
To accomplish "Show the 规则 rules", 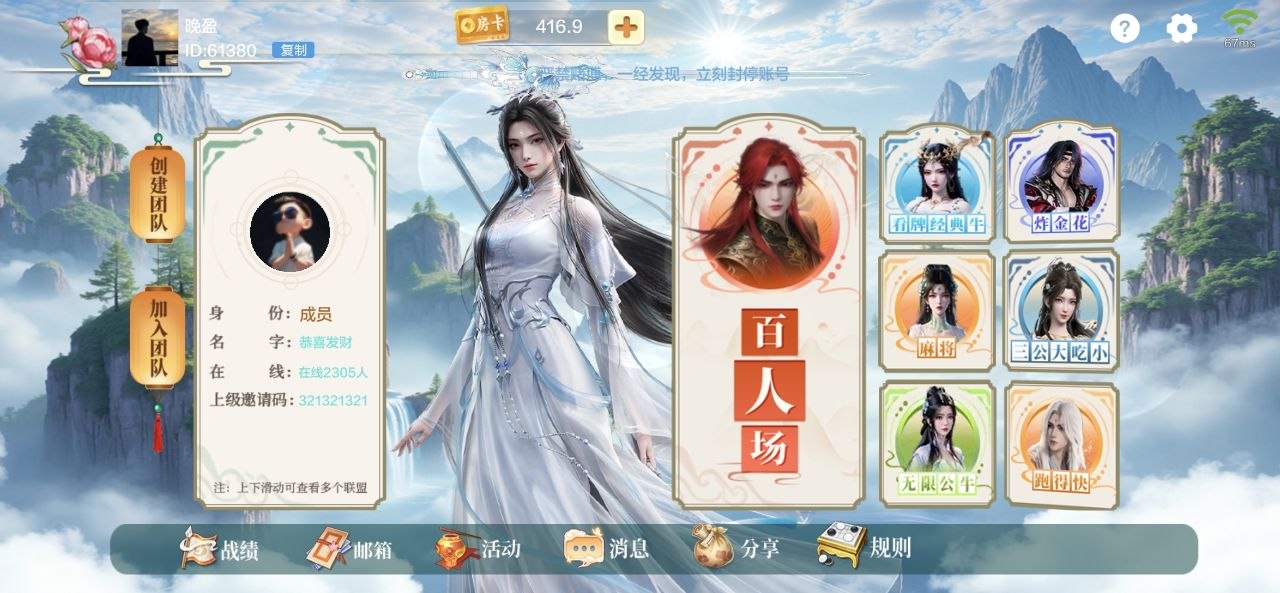I will (865, 547).
